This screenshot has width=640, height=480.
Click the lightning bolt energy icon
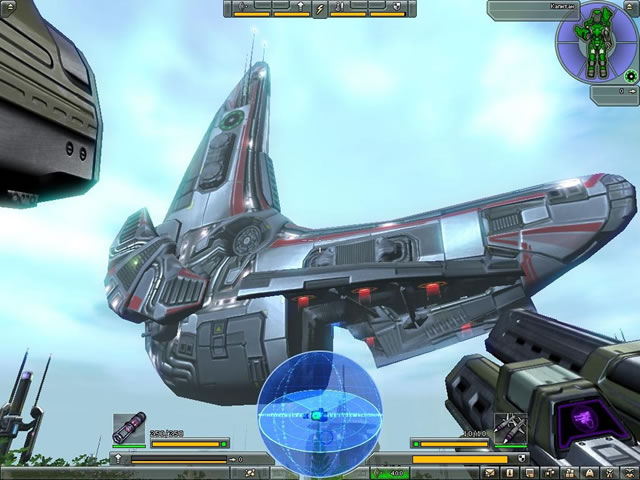tap(320, 9)
